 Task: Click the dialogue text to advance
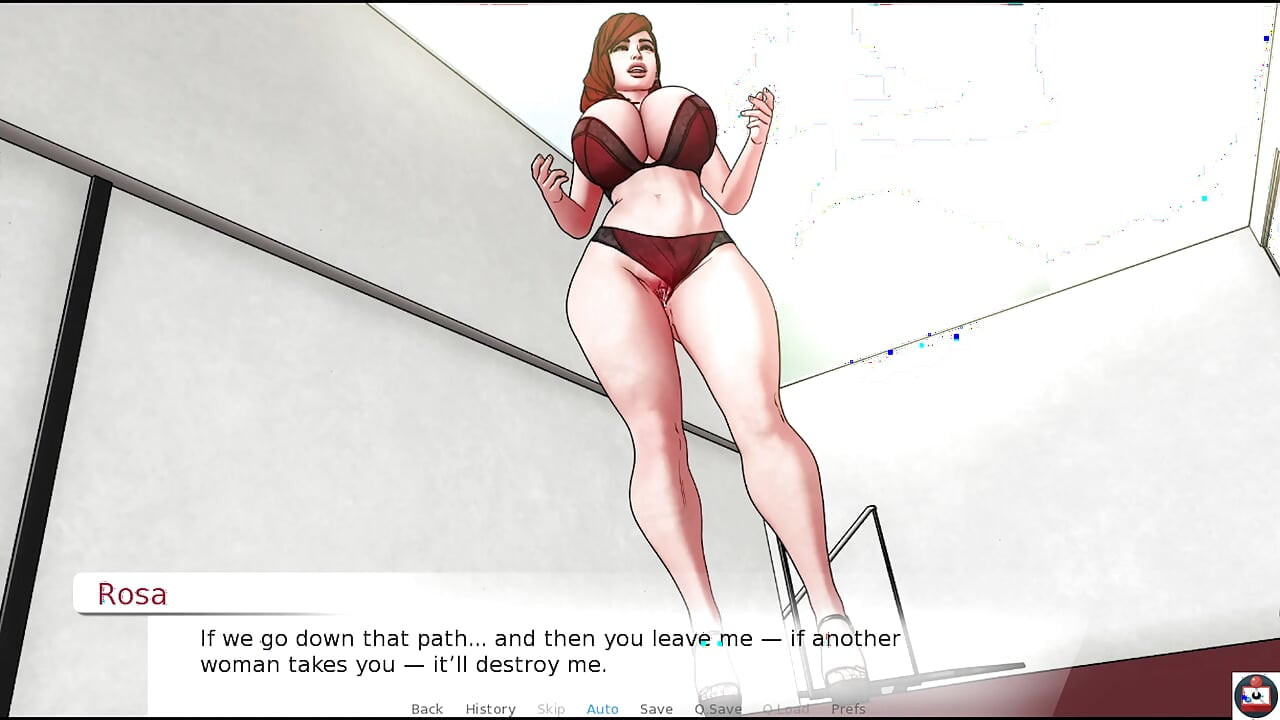[x=550, y=650]
